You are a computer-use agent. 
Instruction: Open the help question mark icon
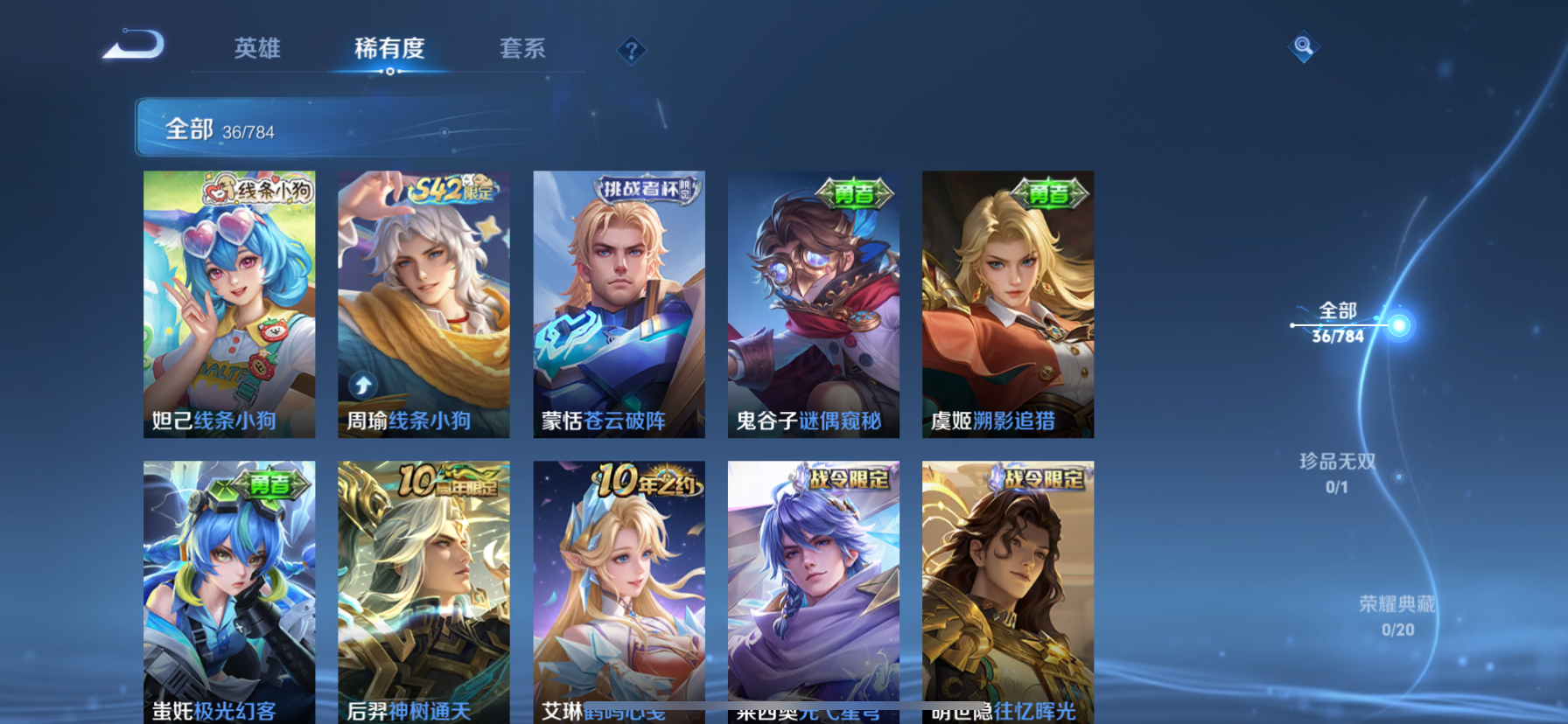pyautogui.click(x=632, y=50)
